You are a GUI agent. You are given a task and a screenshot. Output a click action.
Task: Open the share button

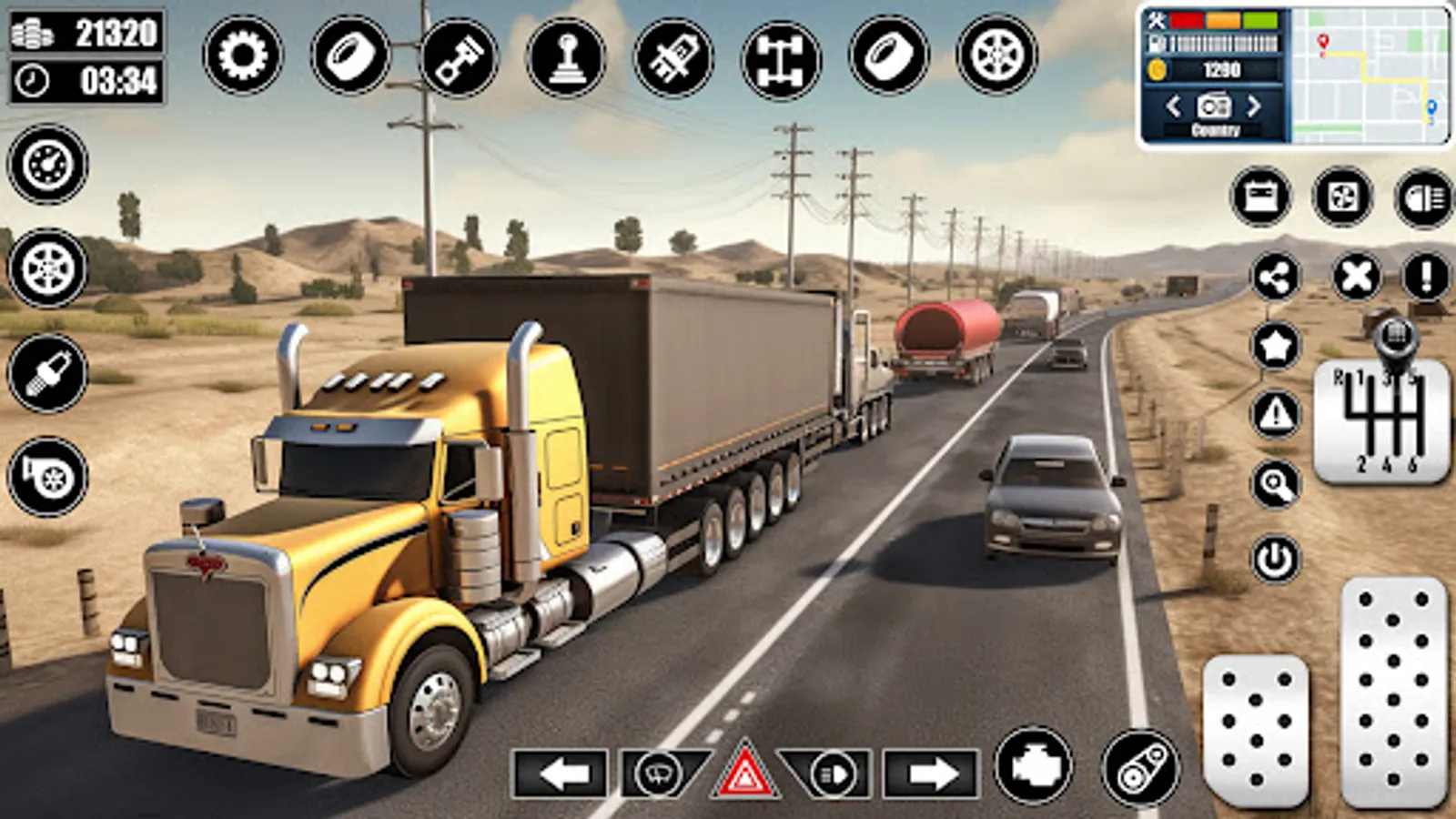click(x=1276, y=277)
